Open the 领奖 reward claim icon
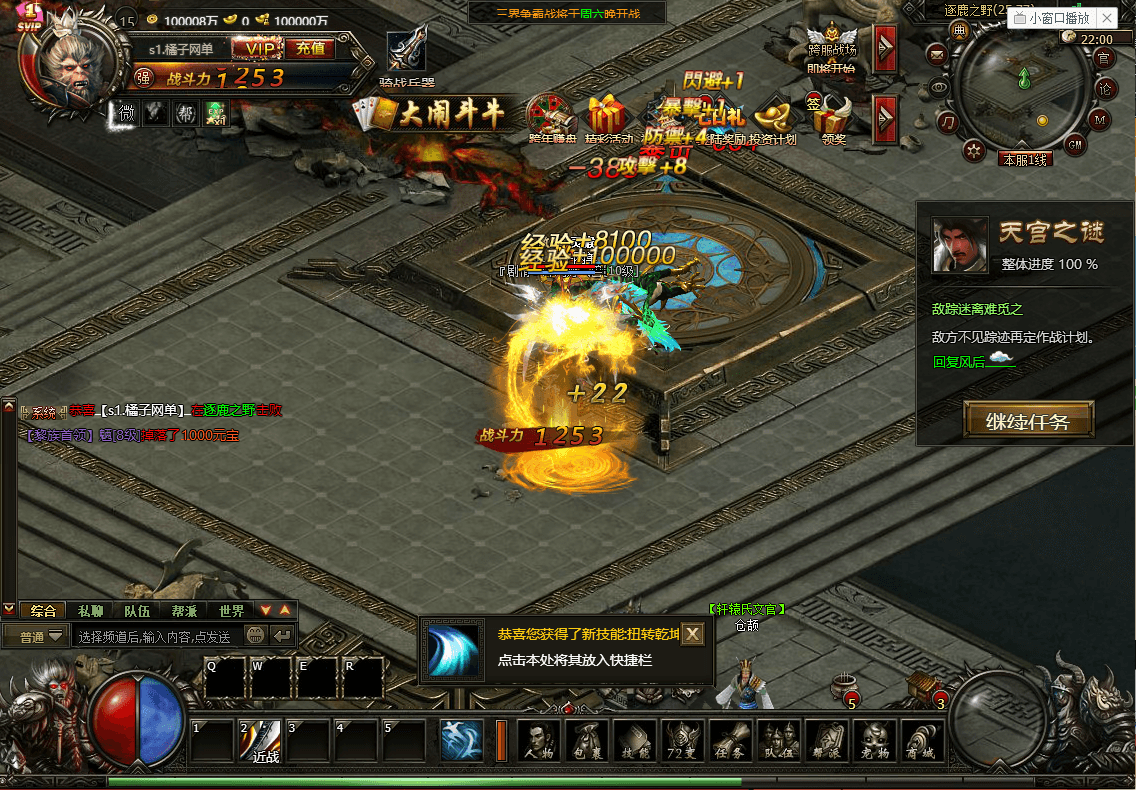 tap(833, 120)
